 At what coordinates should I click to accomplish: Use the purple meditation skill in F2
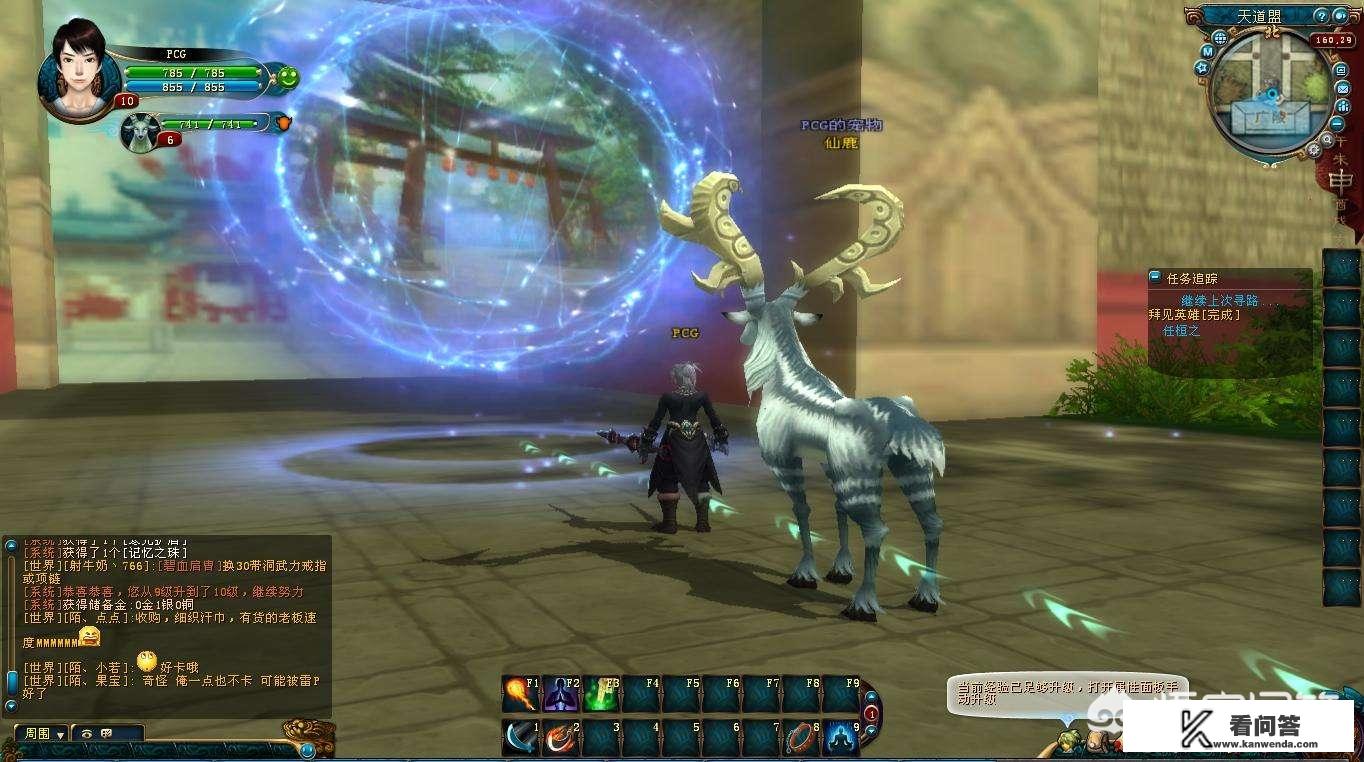(561, 694)
